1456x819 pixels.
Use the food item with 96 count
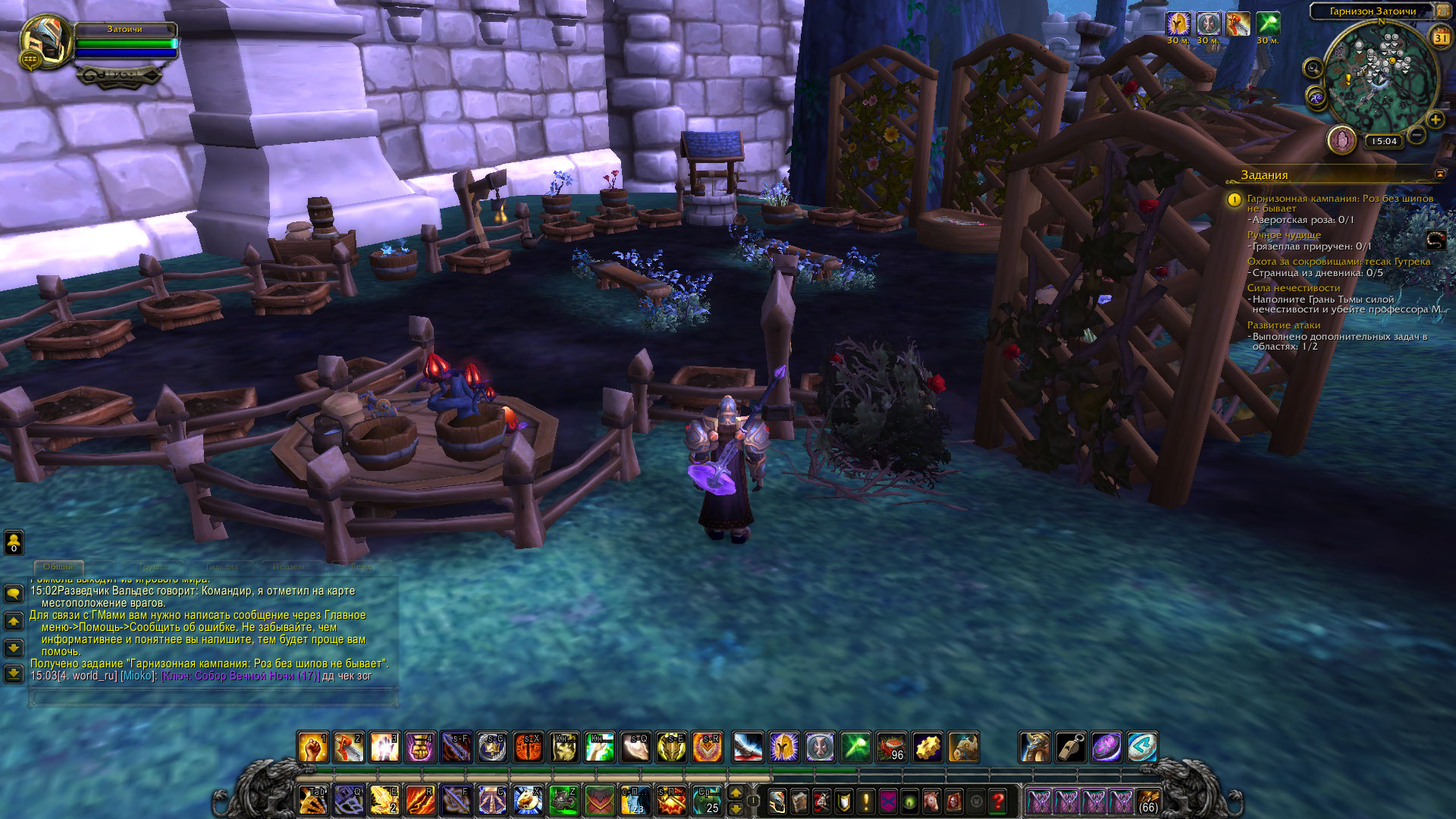(x=891, y=748)
